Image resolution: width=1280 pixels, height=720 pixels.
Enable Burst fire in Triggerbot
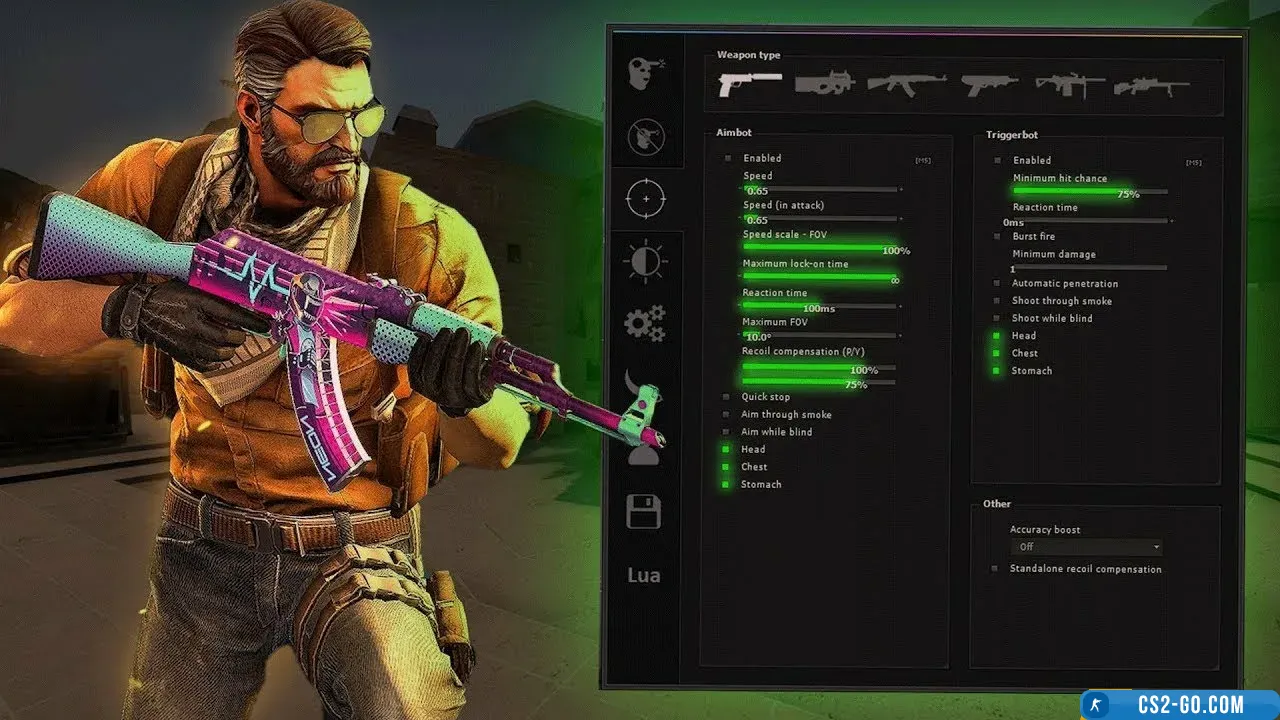click(997, 237)
